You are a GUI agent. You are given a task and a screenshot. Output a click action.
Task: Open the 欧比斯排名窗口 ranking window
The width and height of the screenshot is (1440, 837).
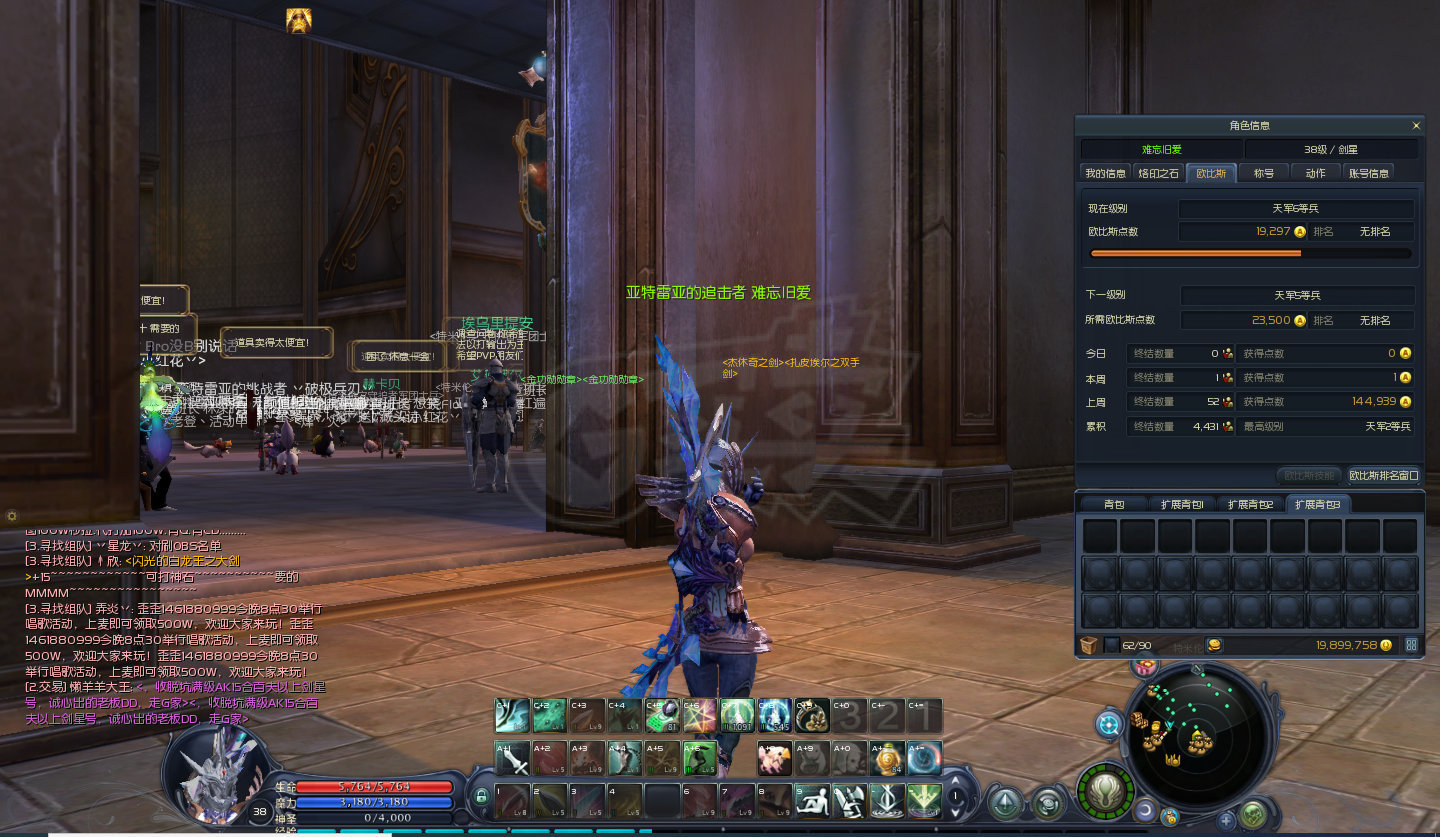coord(1384,476)
